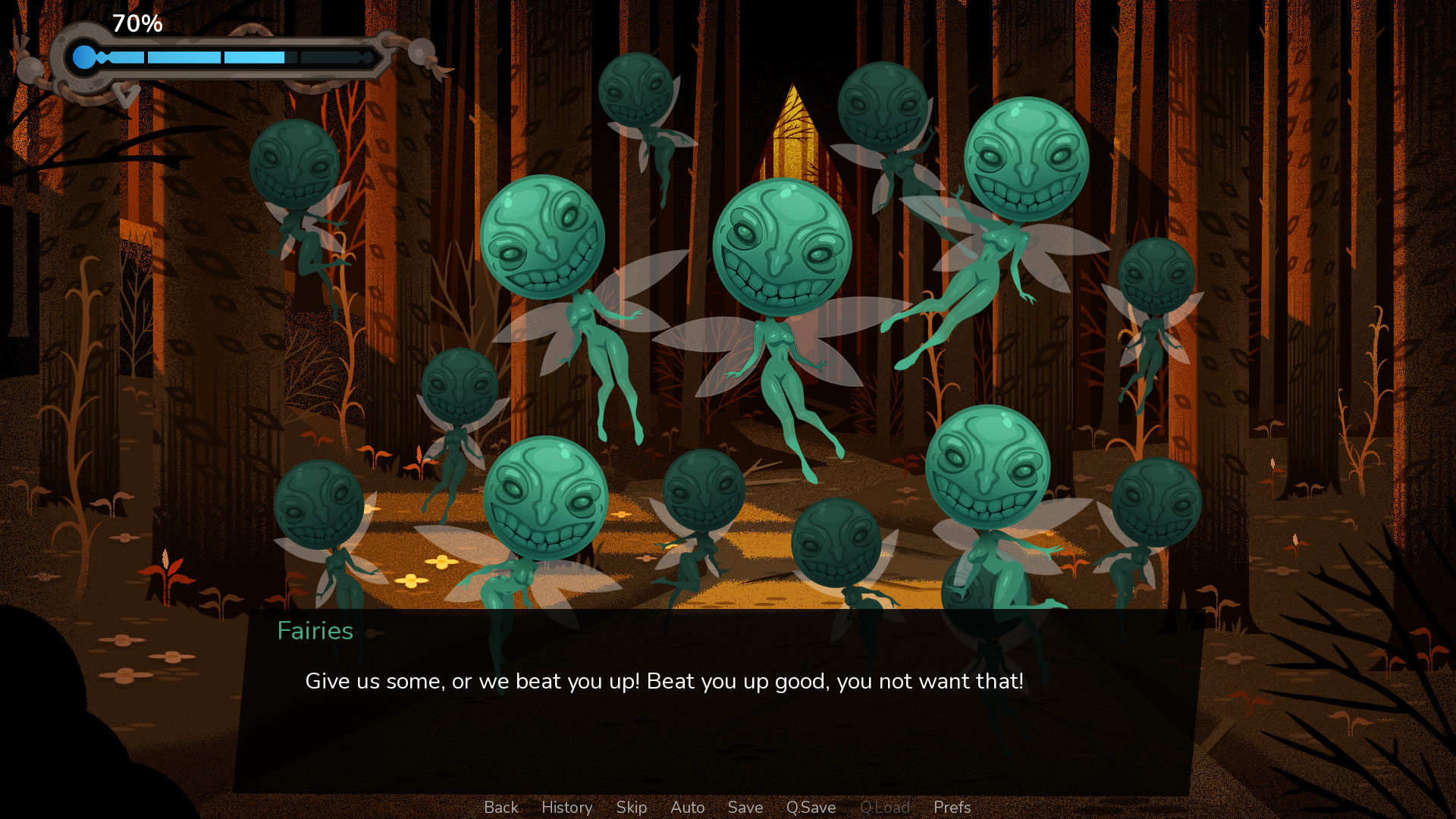Click the Fairies dialogue text to continue
The height and width of the screenshot is (819, 1456).
[664, 681]
